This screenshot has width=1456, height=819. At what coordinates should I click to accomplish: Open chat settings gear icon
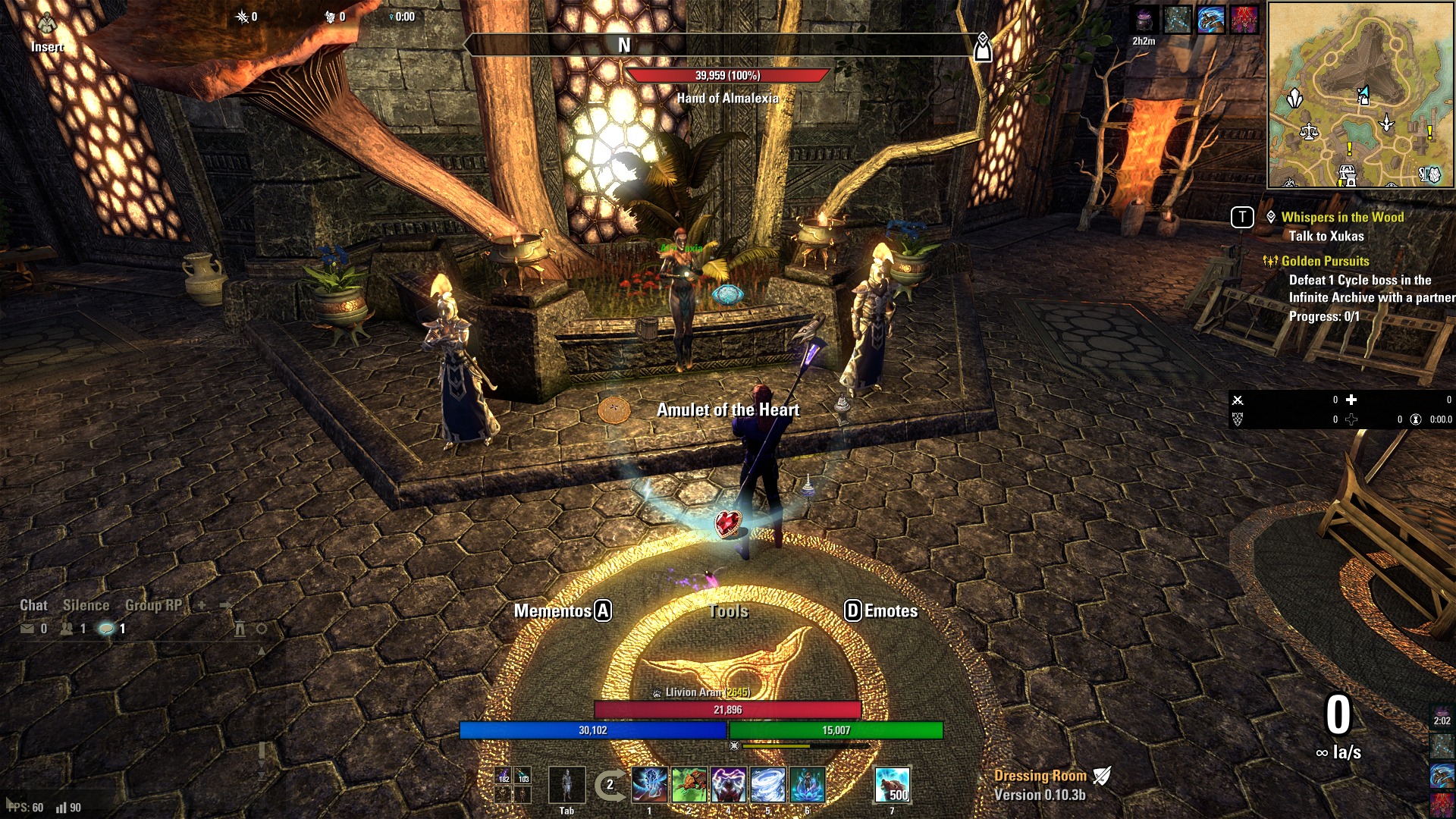tap(262, 629)
